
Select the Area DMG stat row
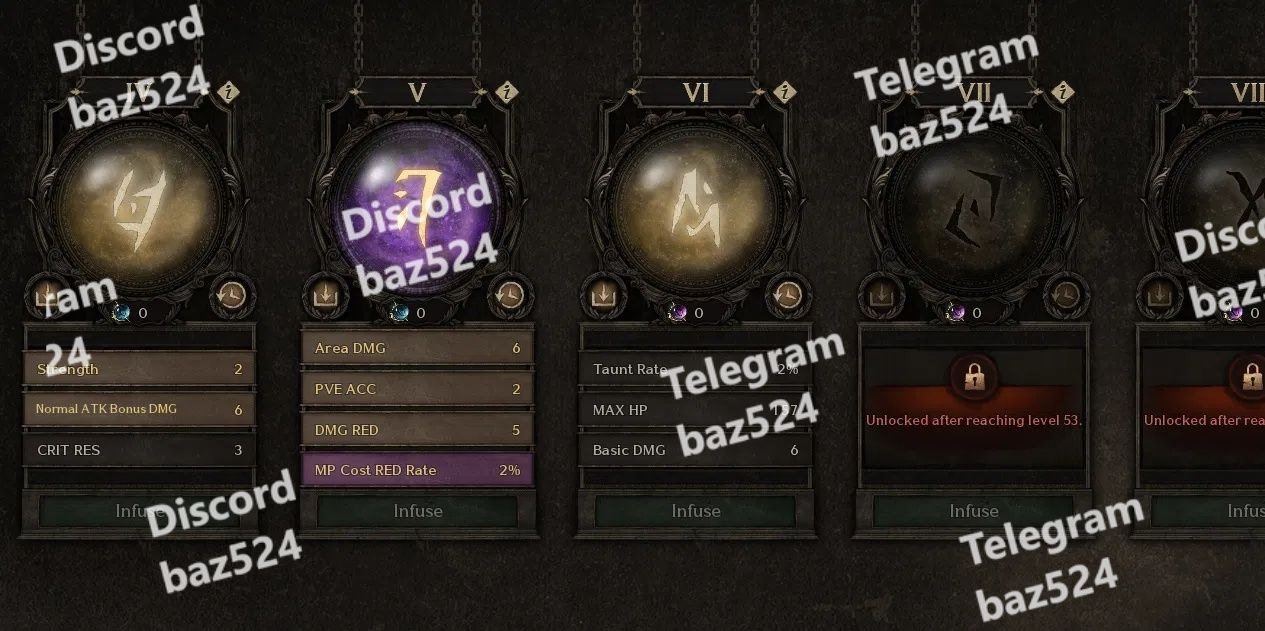click(x=417, y=348)
